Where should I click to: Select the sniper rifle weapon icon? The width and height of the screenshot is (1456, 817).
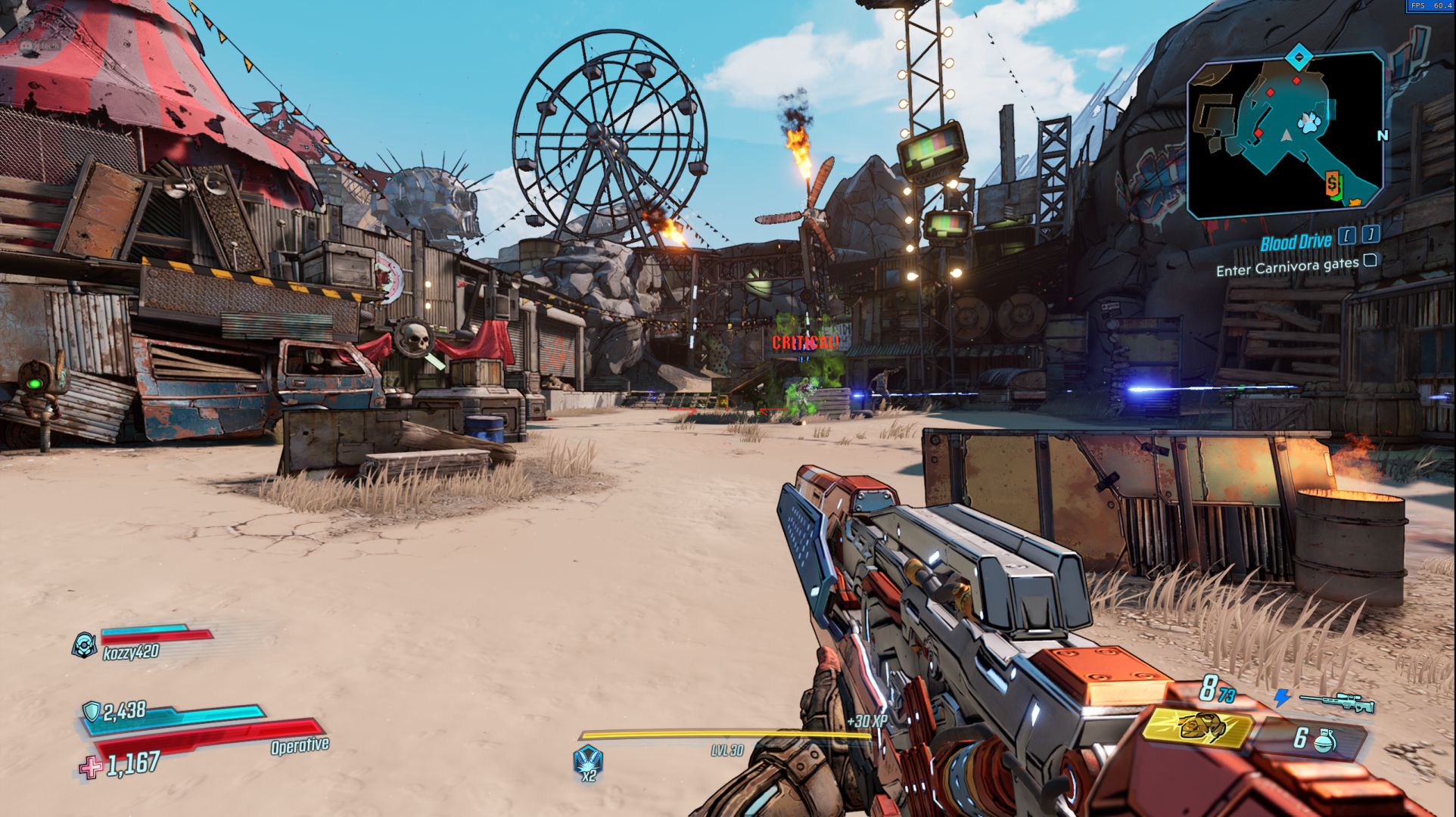click(1337, 701)
